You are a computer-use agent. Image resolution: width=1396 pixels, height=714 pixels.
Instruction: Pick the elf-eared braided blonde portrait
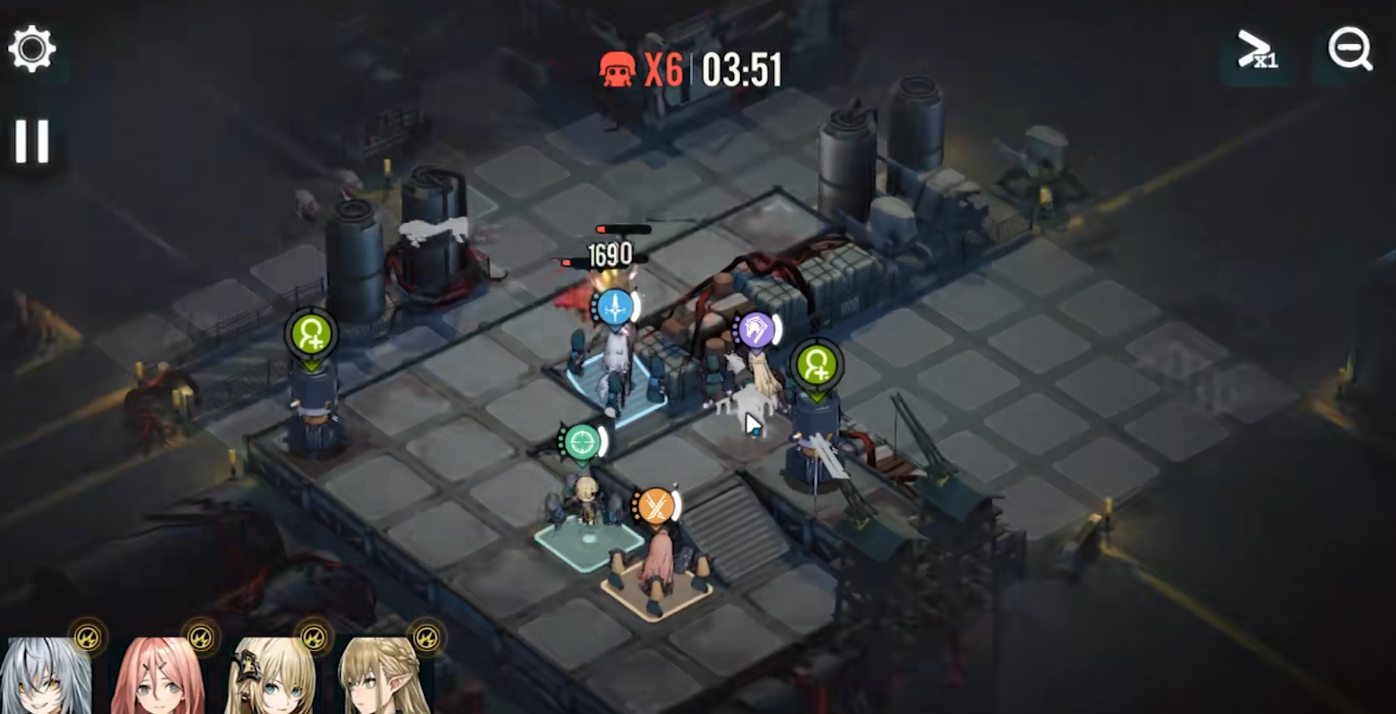[x=383, y=677]
